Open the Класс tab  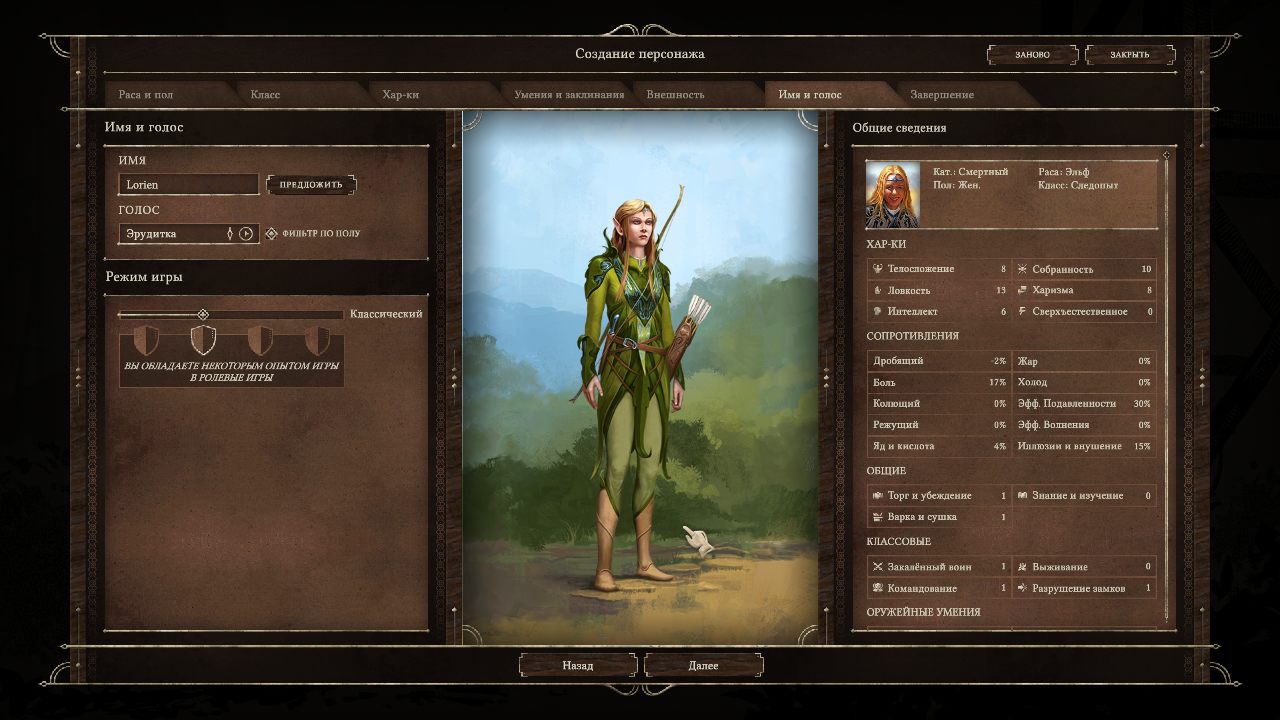(265, 95)
